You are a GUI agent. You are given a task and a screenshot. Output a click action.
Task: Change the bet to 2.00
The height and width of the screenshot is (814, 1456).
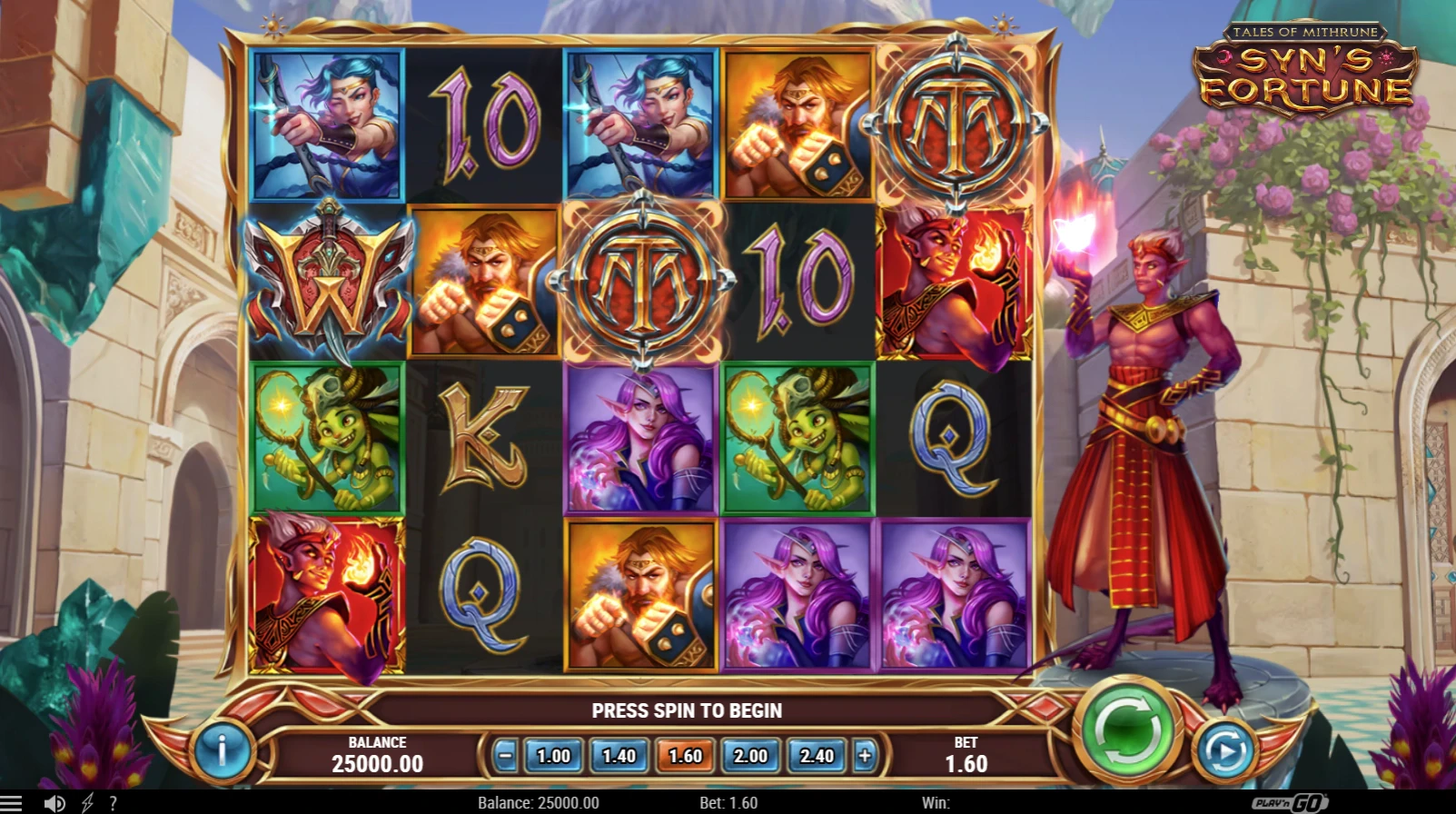click(750, 755)
